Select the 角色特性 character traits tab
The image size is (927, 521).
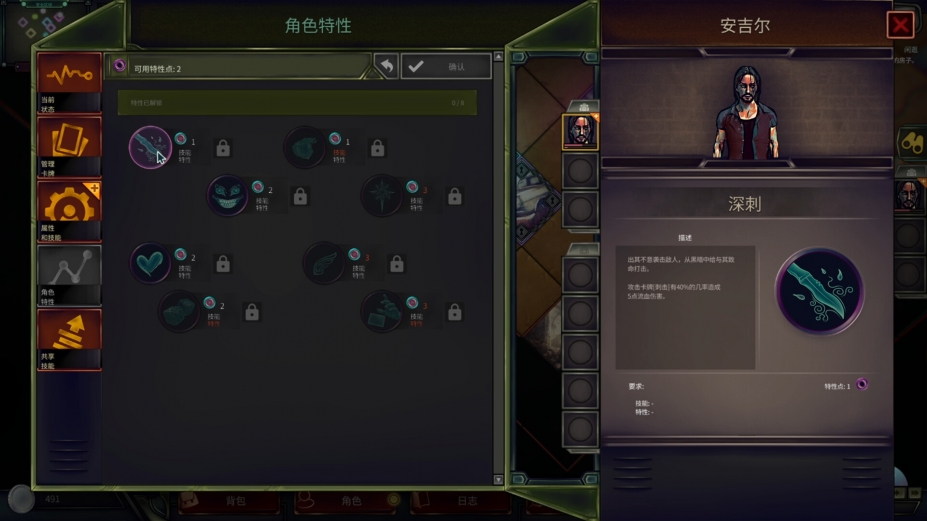coord(69,275)
